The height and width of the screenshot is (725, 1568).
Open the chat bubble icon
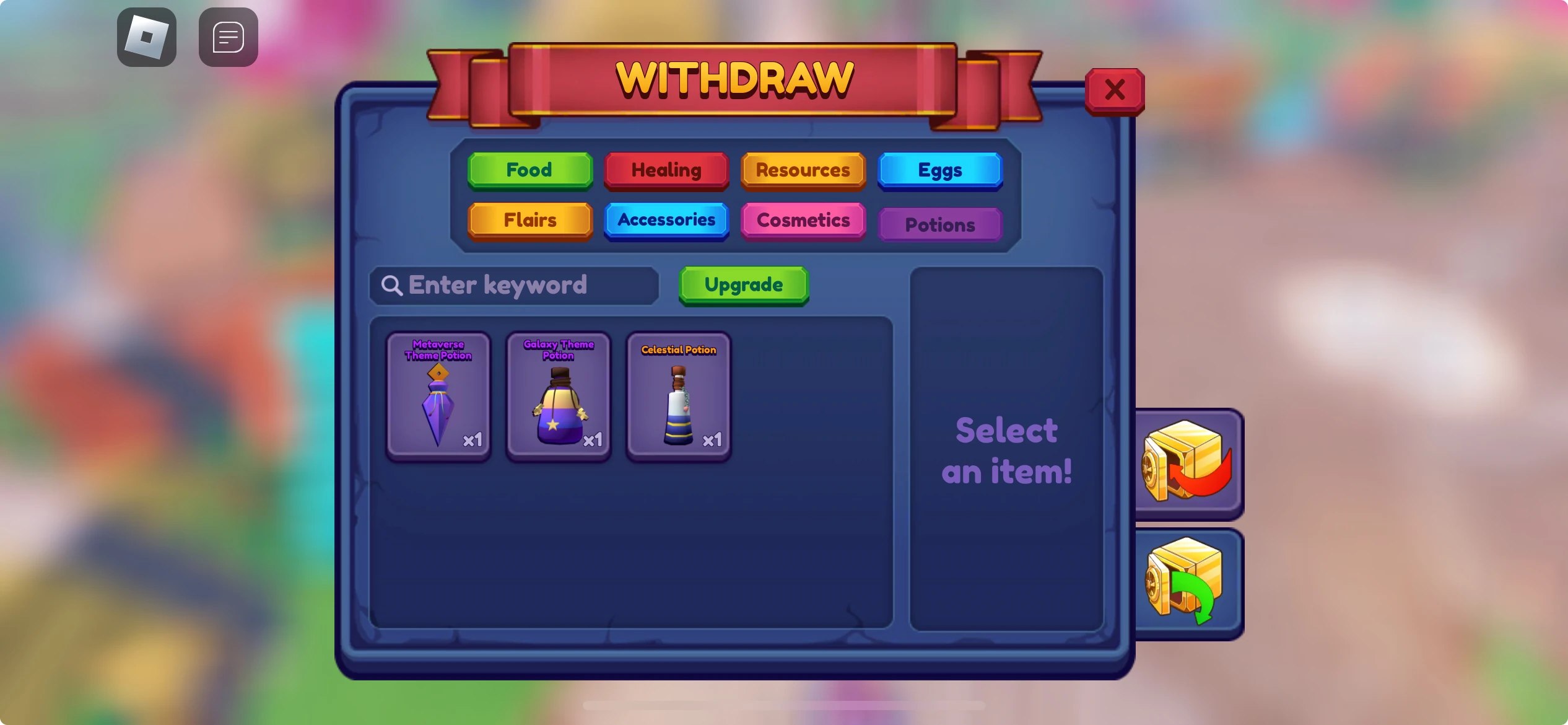[x=227, y=37]
